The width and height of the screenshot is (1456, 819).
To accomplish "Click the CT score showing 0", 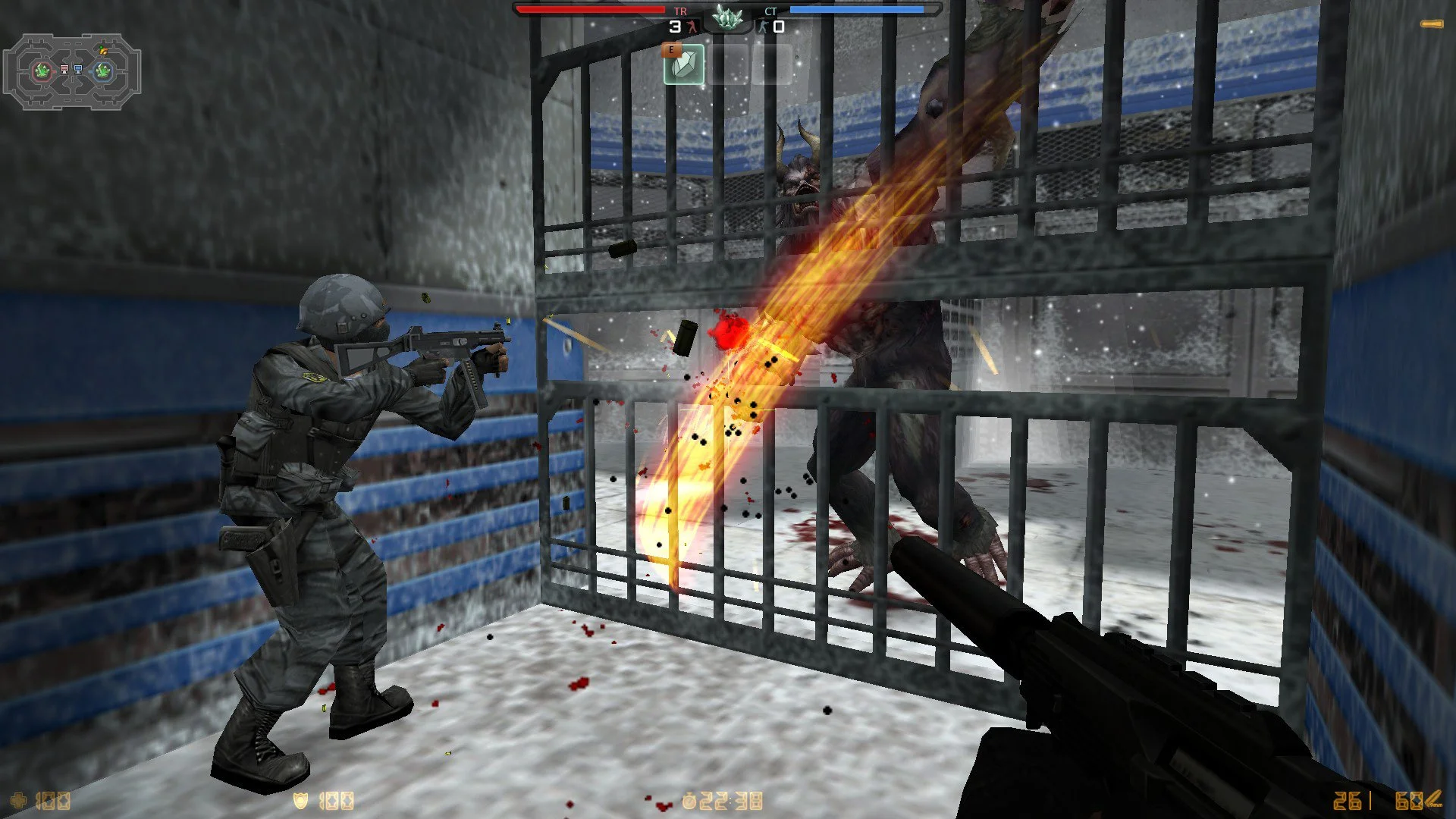I will pyautogui.click(x=780, y=25).
